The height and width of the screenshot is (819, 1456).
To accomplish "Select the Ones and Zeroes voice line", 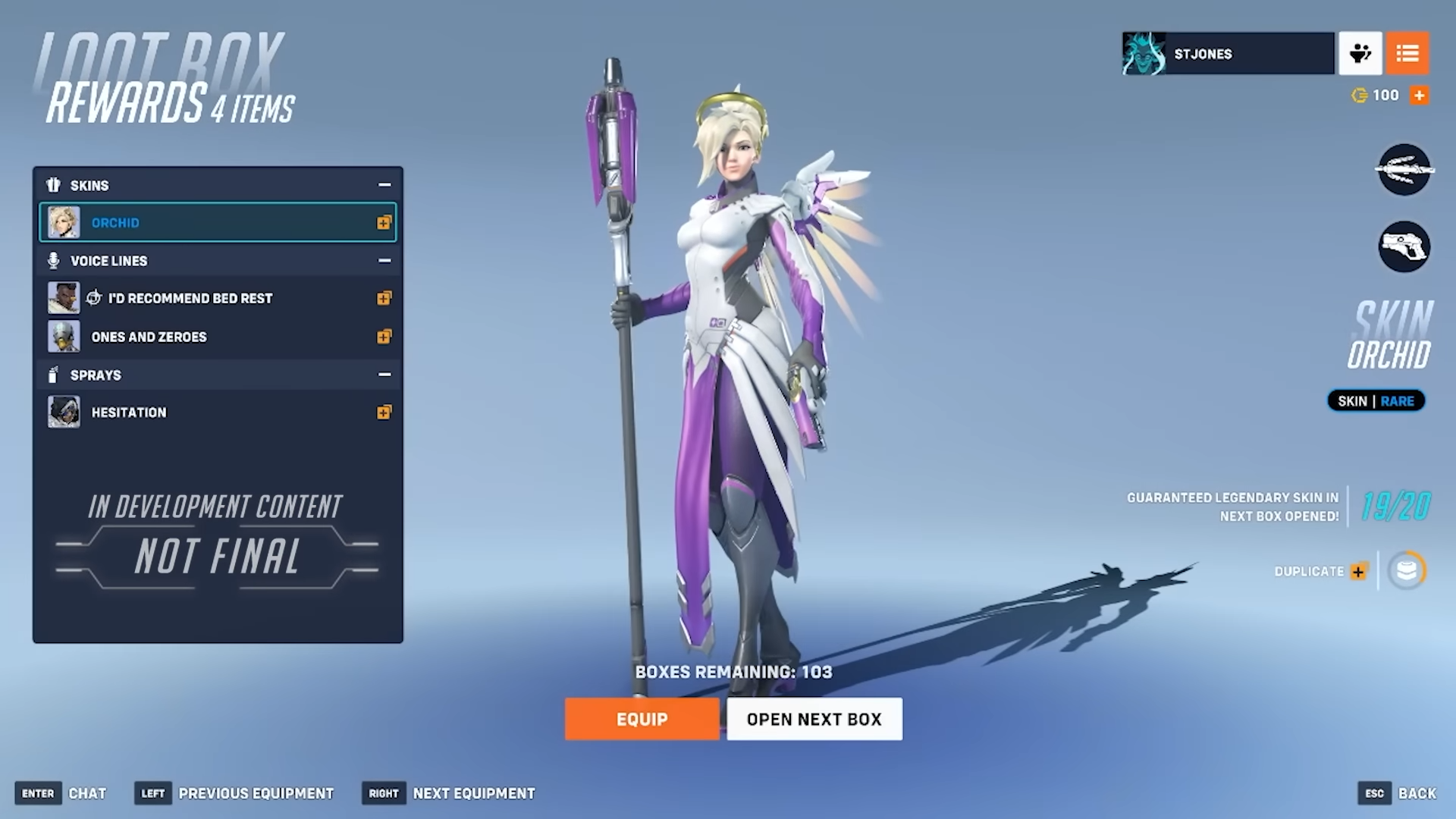I will coord(218,337).
